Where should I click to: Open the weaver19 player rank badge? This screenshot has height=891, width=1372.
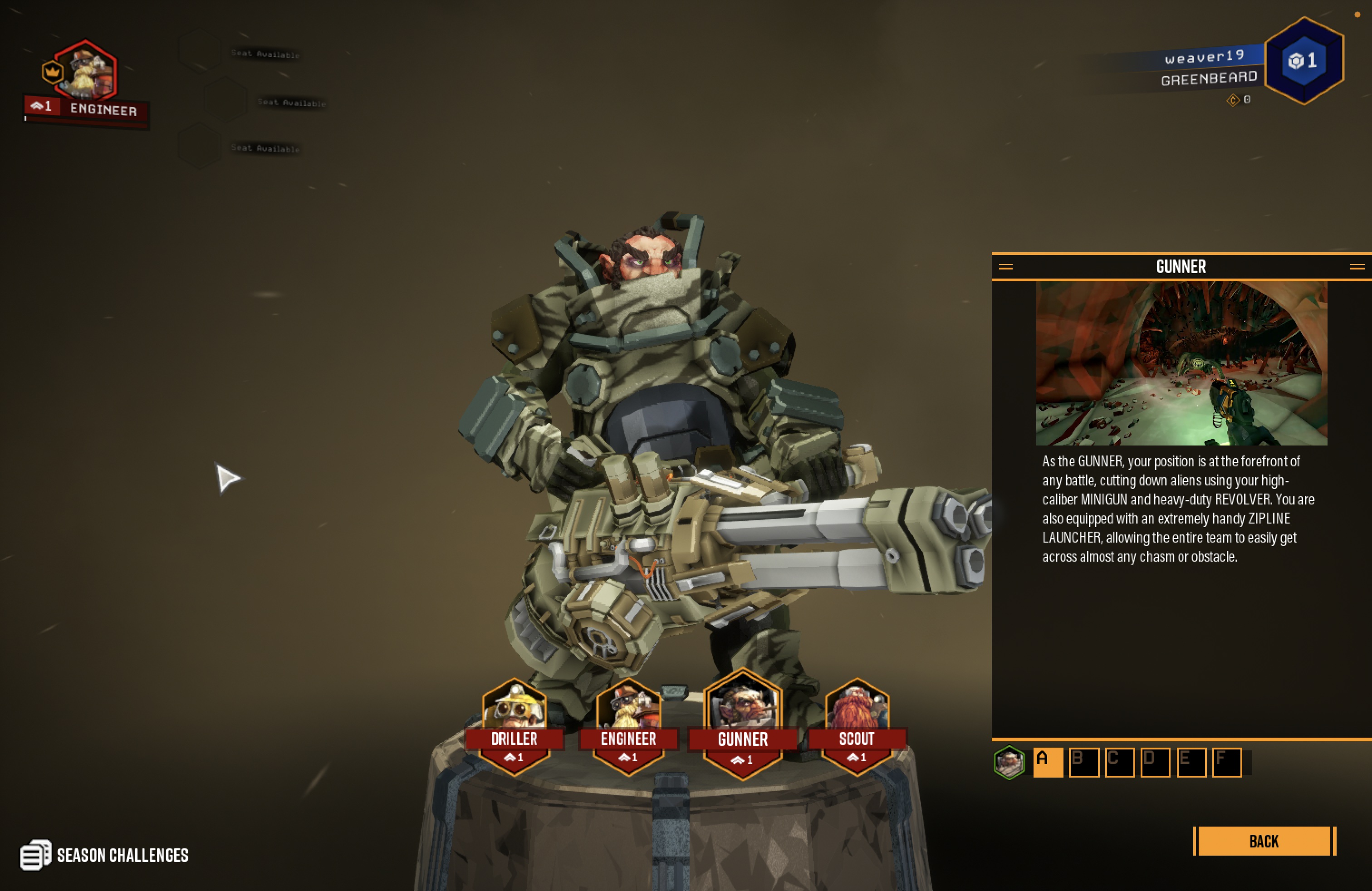(x=1303, y=60)
